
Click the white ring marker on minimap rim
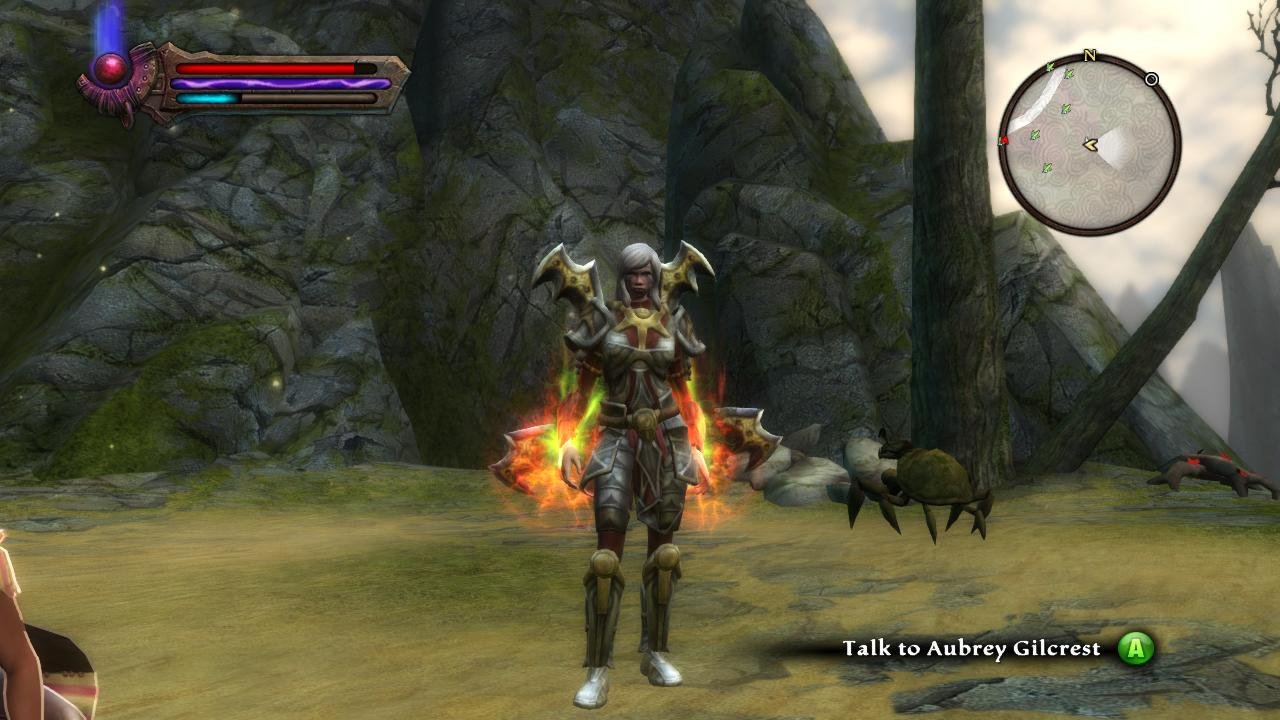[1152, 79]
